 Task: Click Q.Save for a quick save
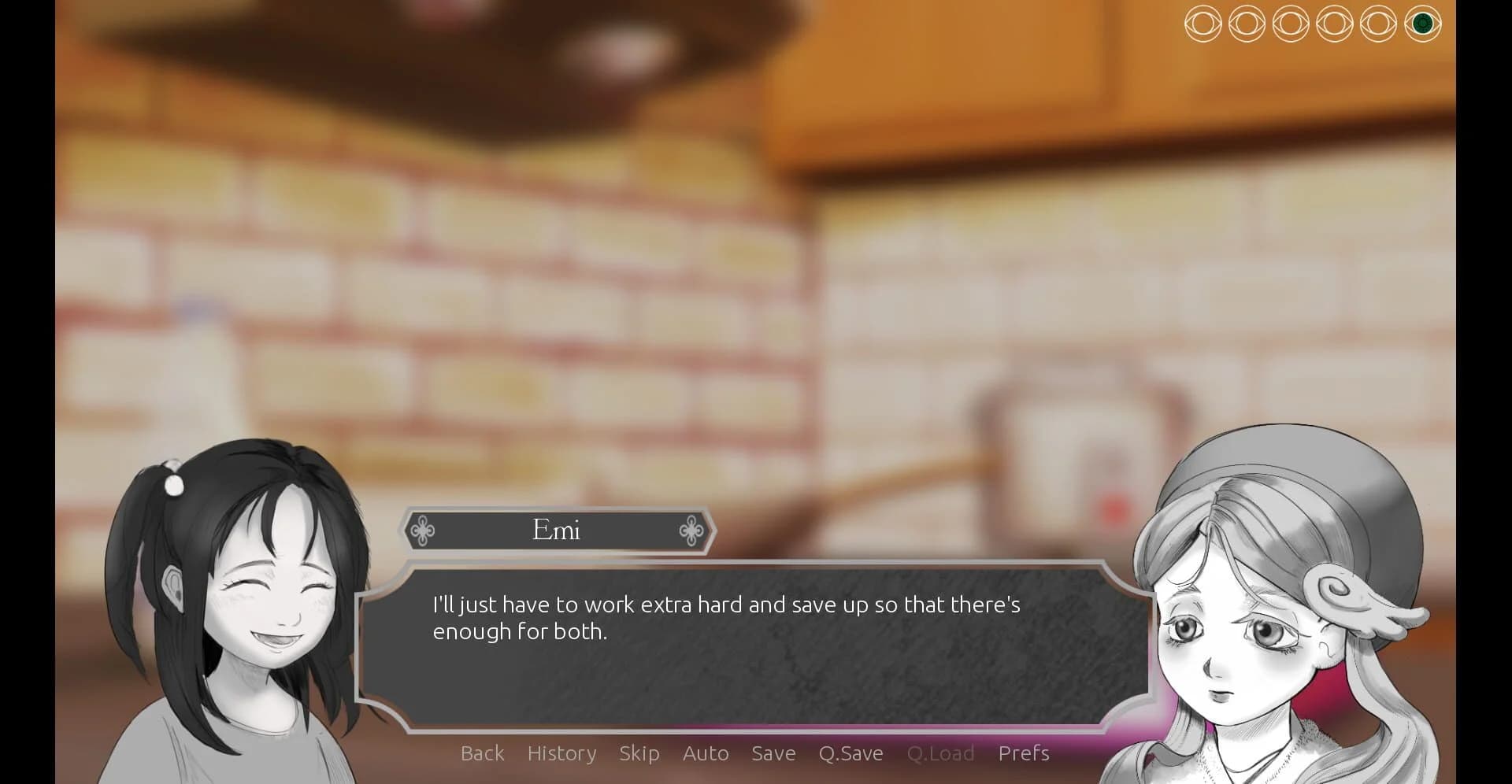(850, 753)
